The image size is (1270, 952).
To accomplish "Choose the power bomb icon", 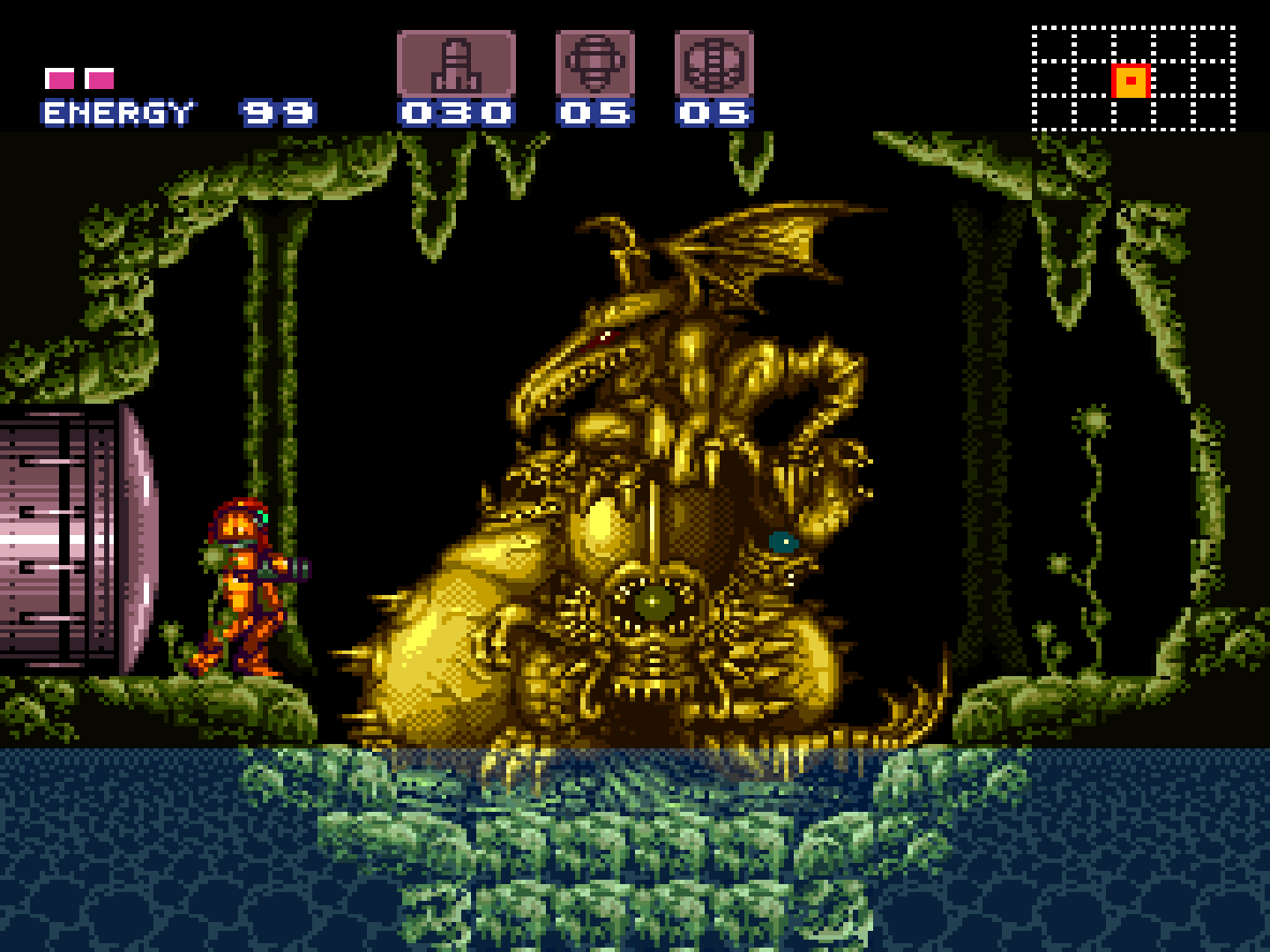I will click(x=713, y=63).
